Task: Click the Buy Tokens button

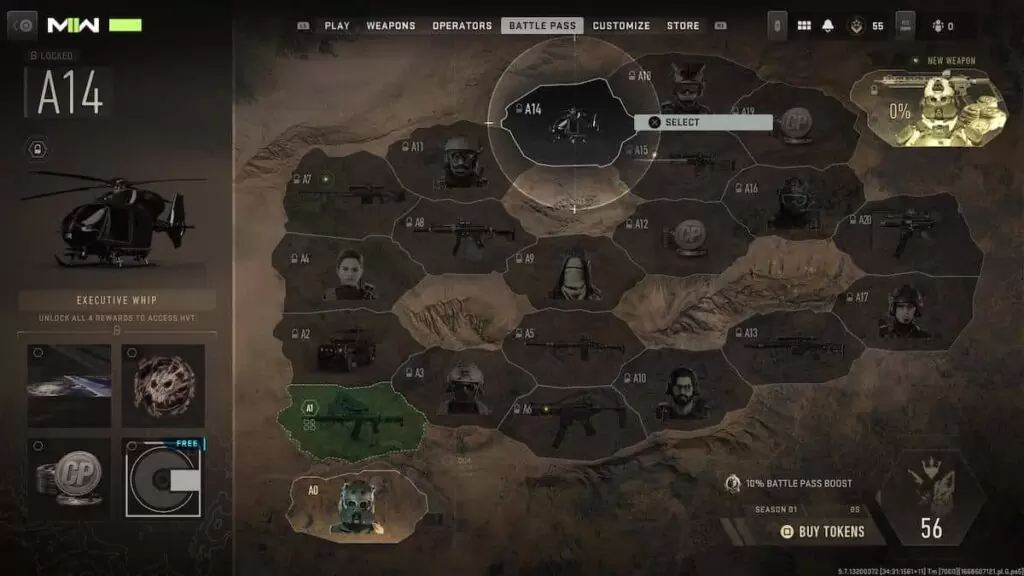Action: 823,531
